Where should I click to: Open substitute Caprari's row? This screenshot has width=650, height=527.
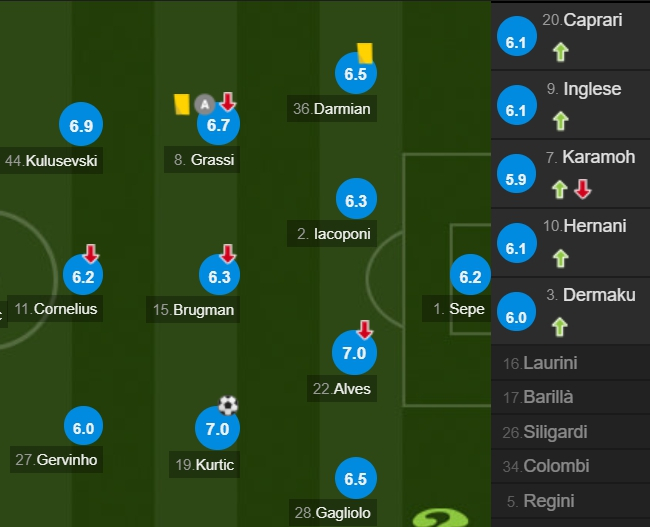[x=570, y=34]
